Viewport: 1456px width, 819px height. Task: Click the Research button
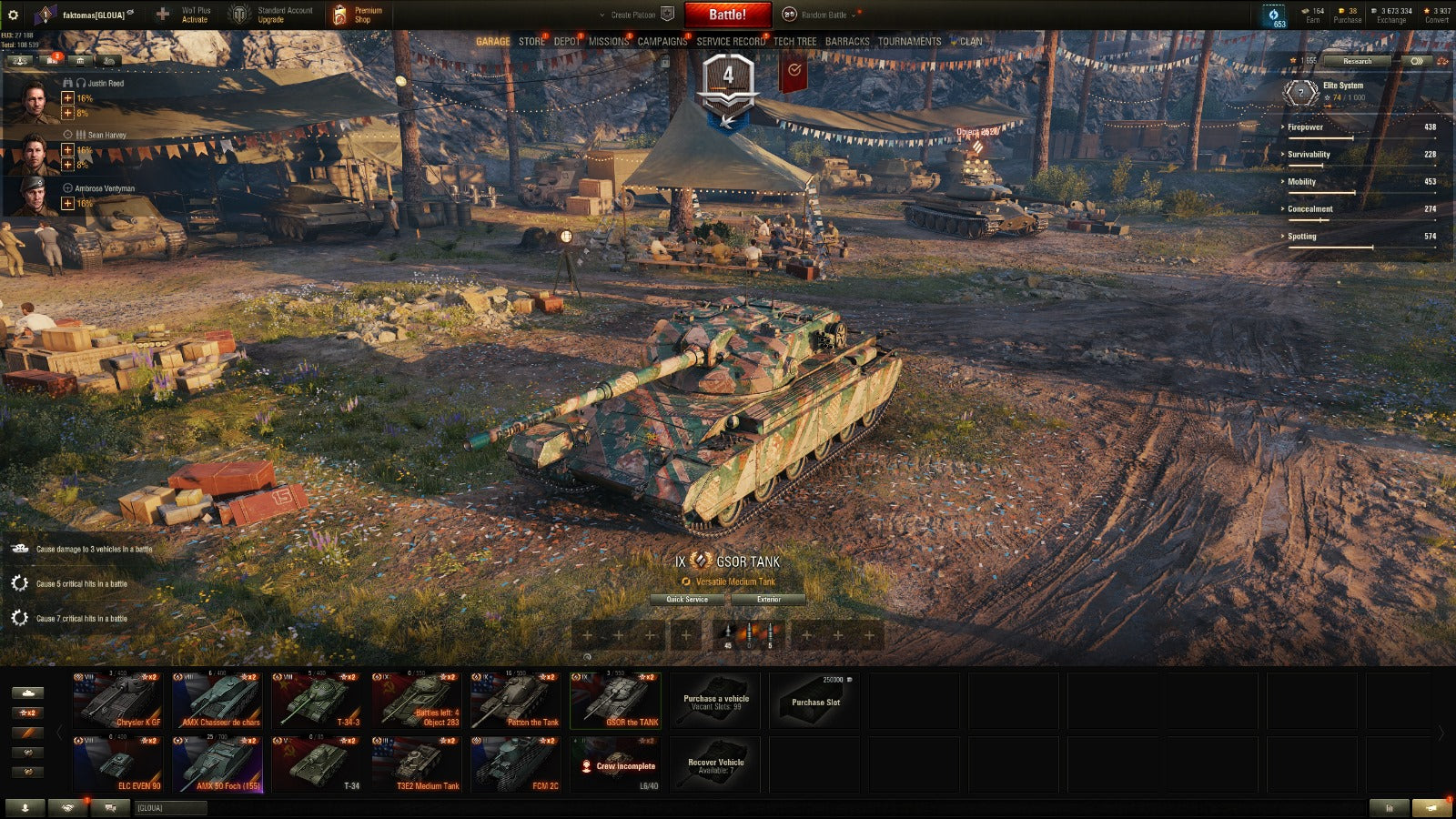tap(1357, 61)
